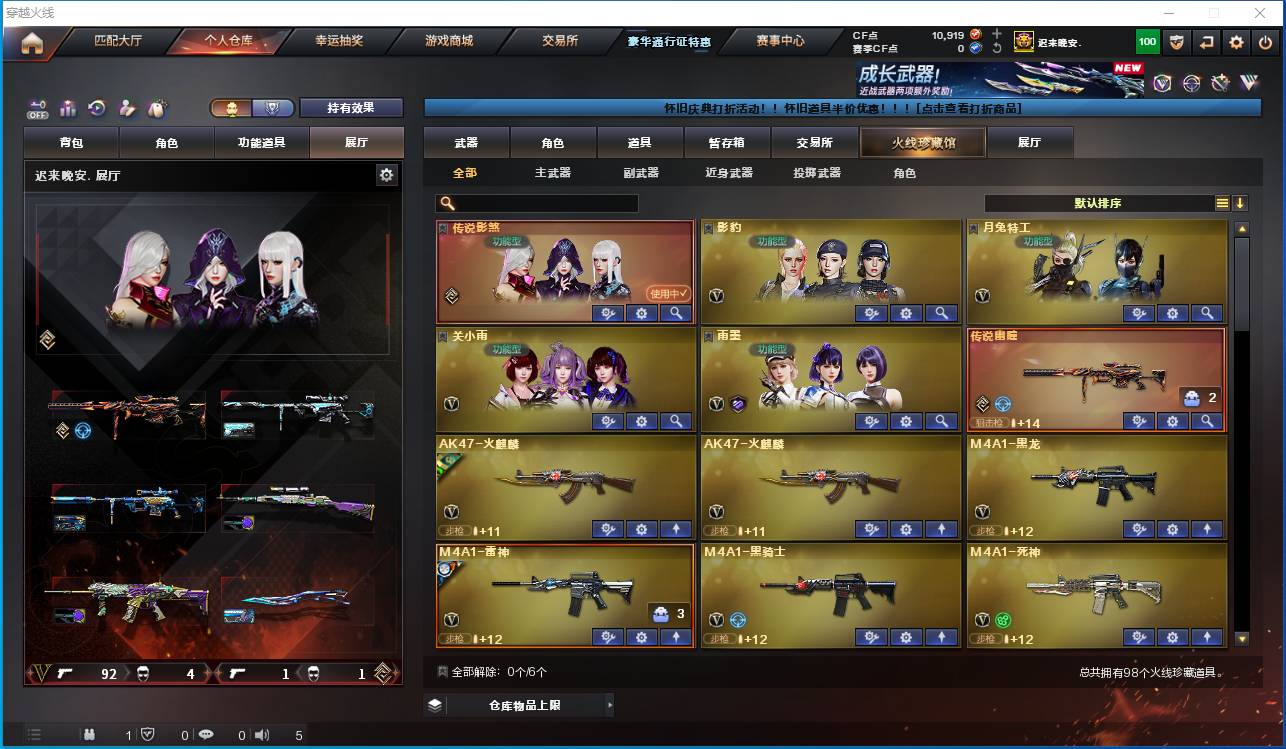The height and width of the screenshot is (749, 1286).
Task: Click the plus icon next to CF点 balance
Action: click(997, 33)
